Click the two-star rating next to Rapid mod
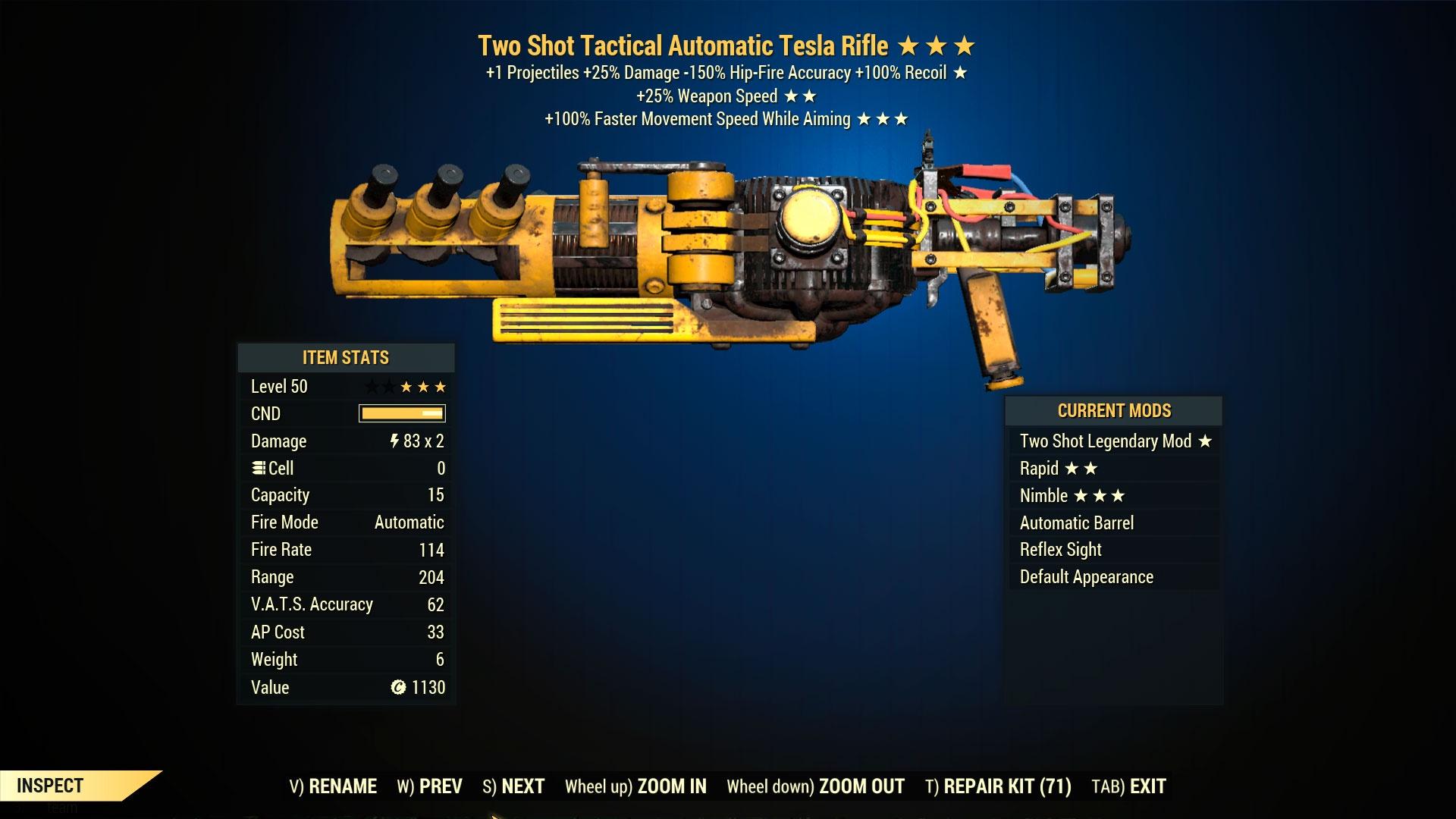The width and height of the screenshot is (1456, 819). coord(1083,469)
